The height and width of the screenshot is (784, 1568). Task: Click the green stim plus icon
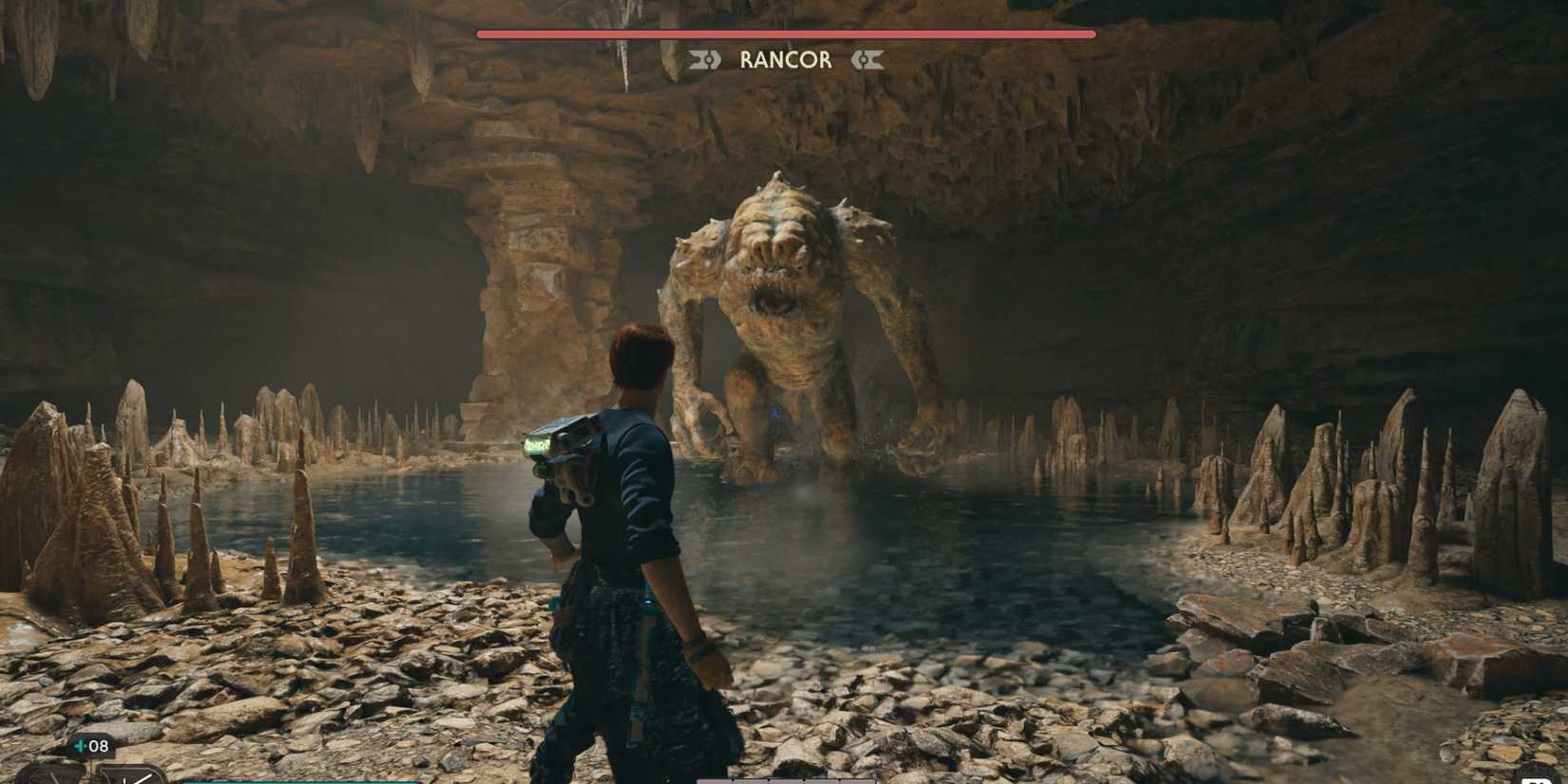pyautogui.click(x=81, y=746)
